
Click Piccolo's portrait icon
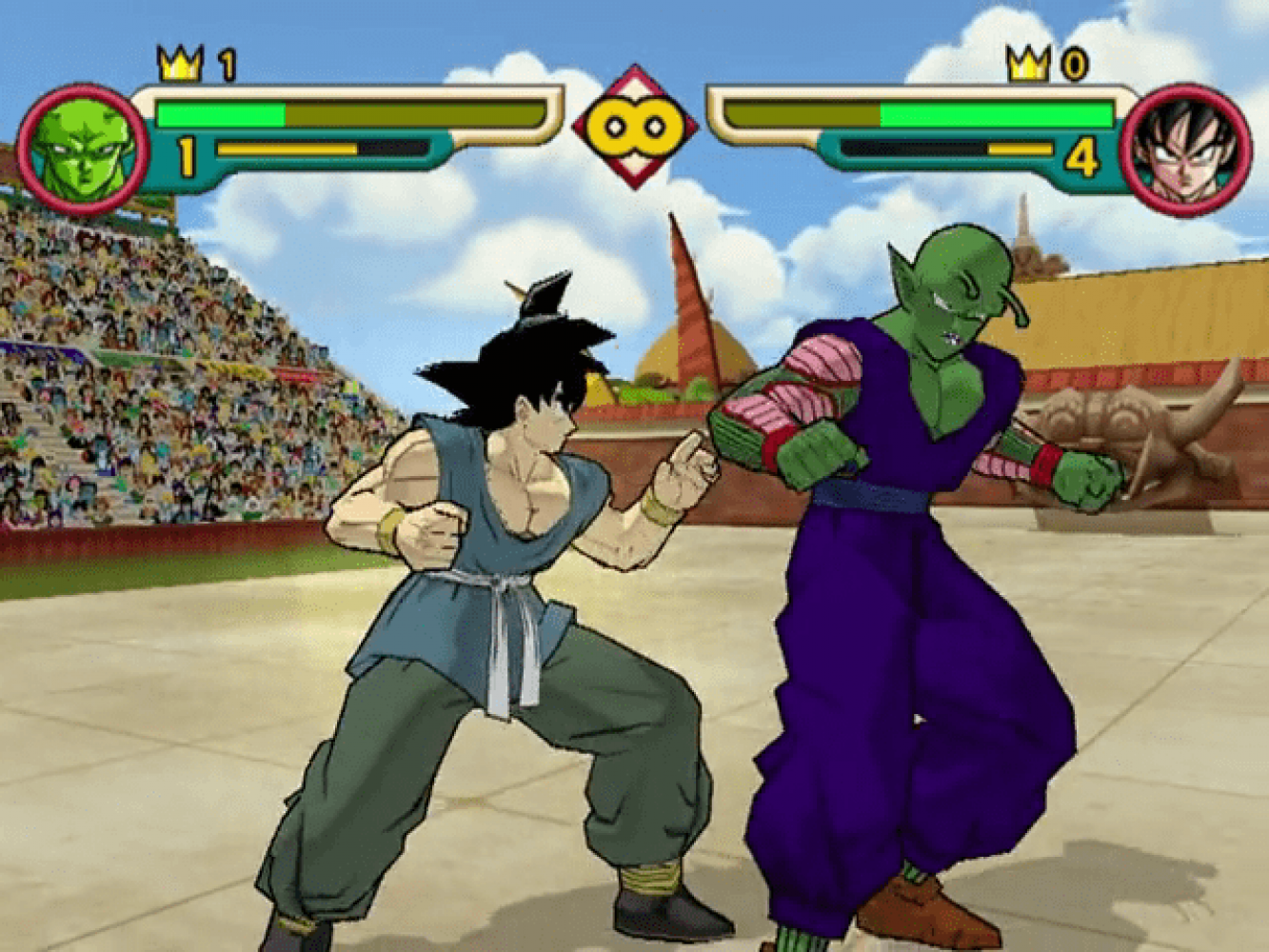pos(84,149)
